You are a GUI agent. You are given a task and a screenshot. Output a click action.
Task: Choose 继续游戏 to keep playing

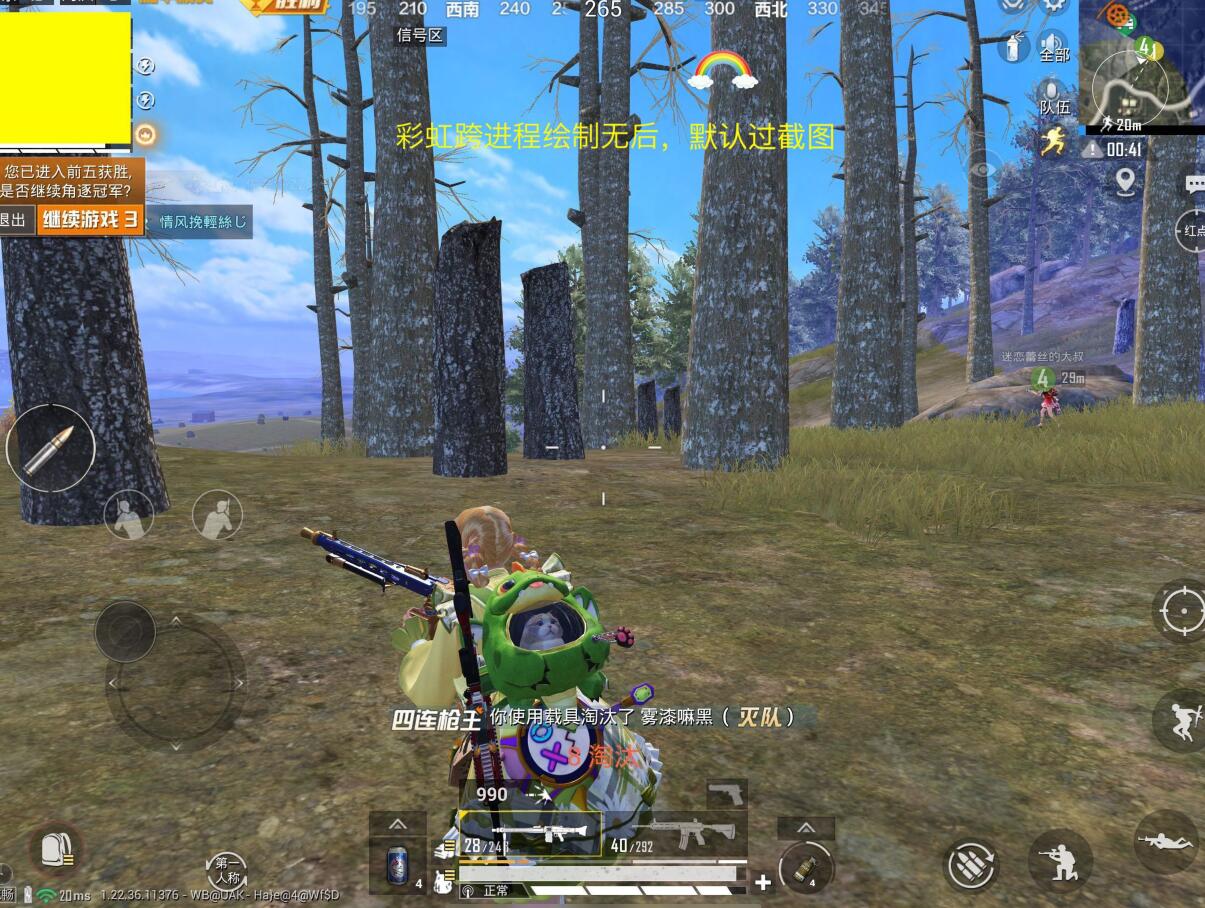tap(91, 220)
